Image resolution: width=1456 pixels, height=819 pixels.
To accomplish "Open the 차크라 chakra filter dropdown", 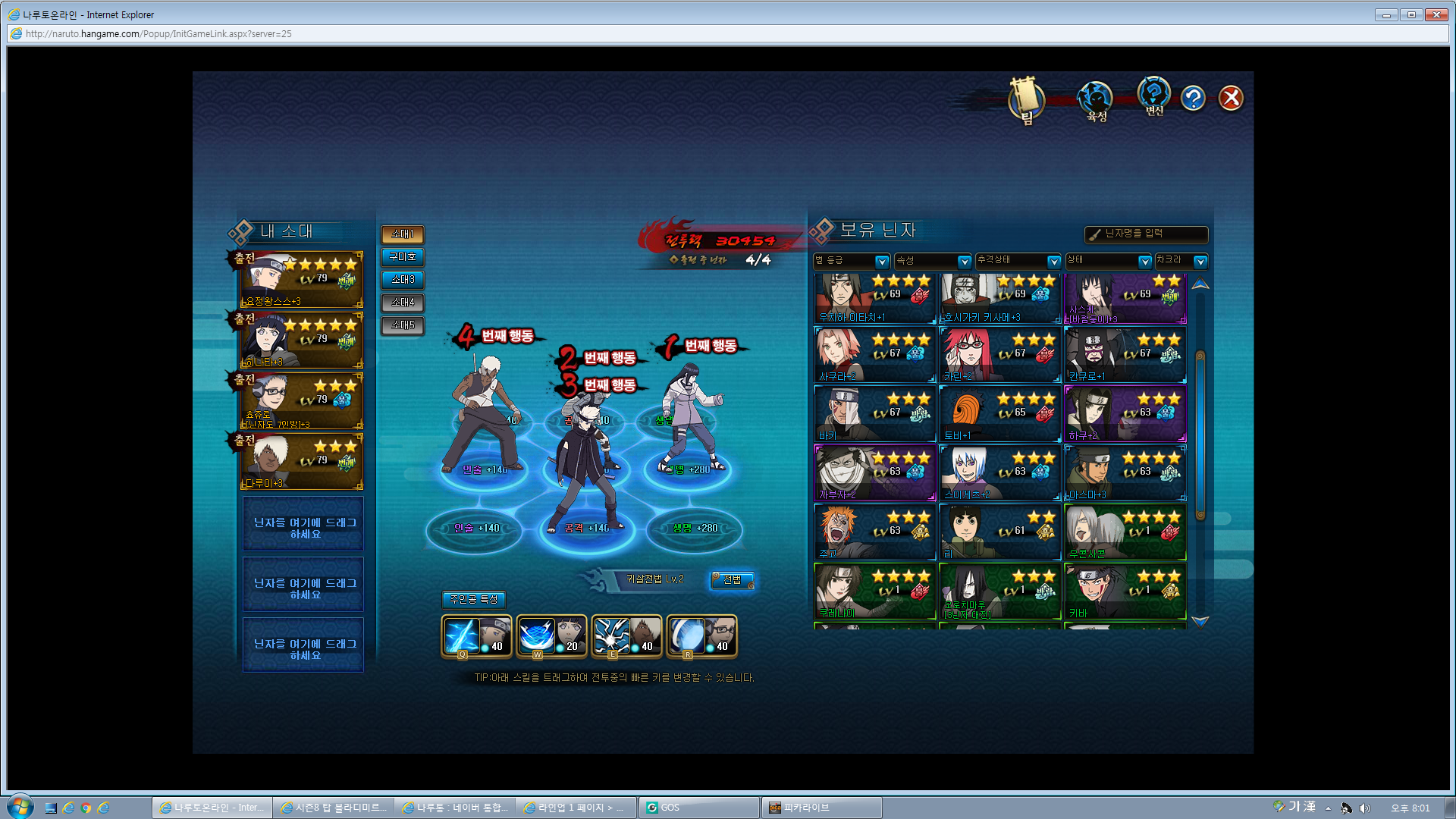I will point(1181,261).
